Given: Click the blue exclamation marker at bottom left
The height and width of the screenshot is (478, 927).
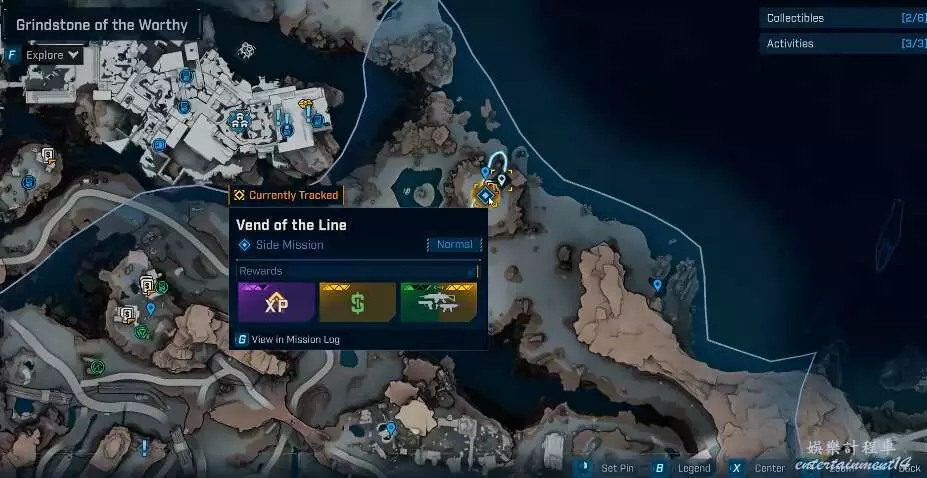Looking at the screenshot, I should pos(145,447).
